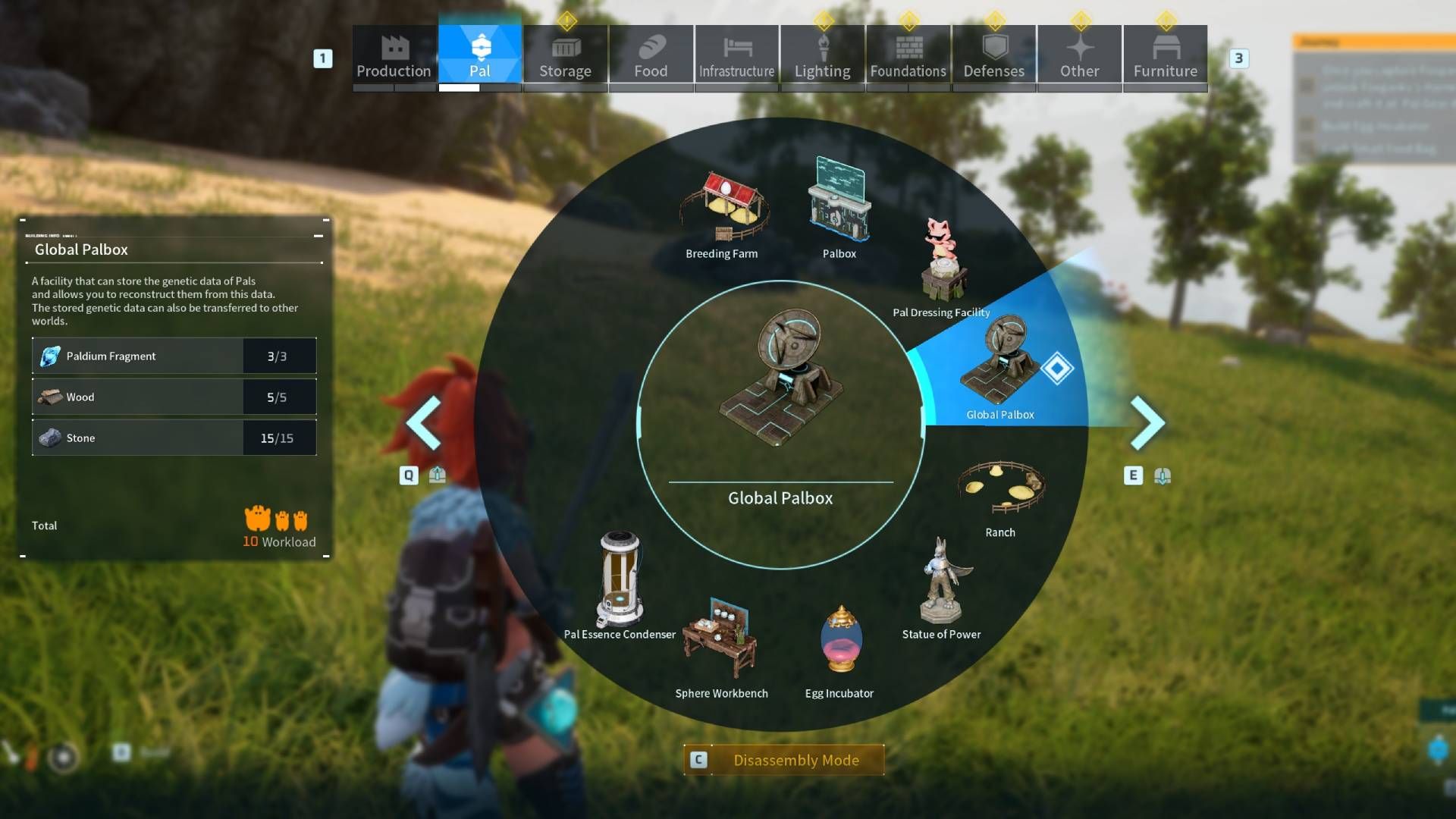
Task: Select the Ranch building
Action: pyautogui.click(x=1000, y=493)
